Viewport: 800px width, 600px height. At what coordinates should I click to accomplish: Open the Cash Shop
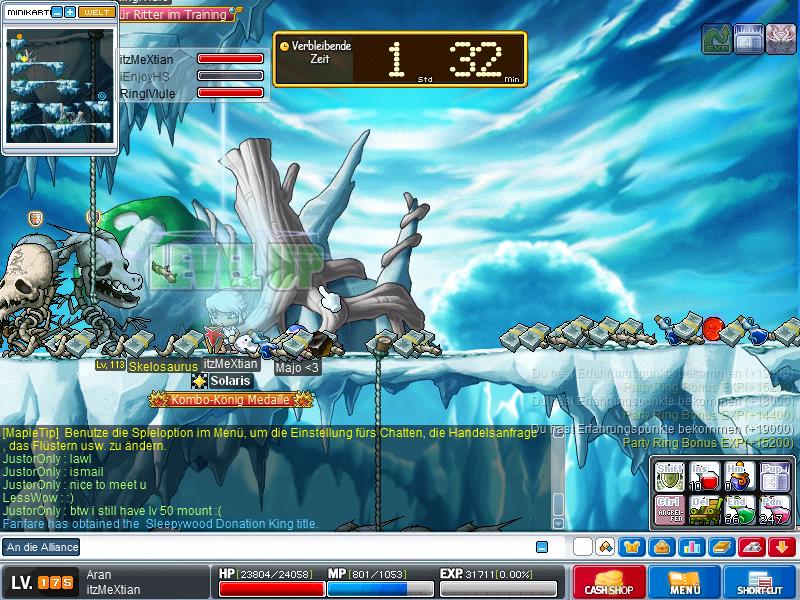click(x=608, y=582)
